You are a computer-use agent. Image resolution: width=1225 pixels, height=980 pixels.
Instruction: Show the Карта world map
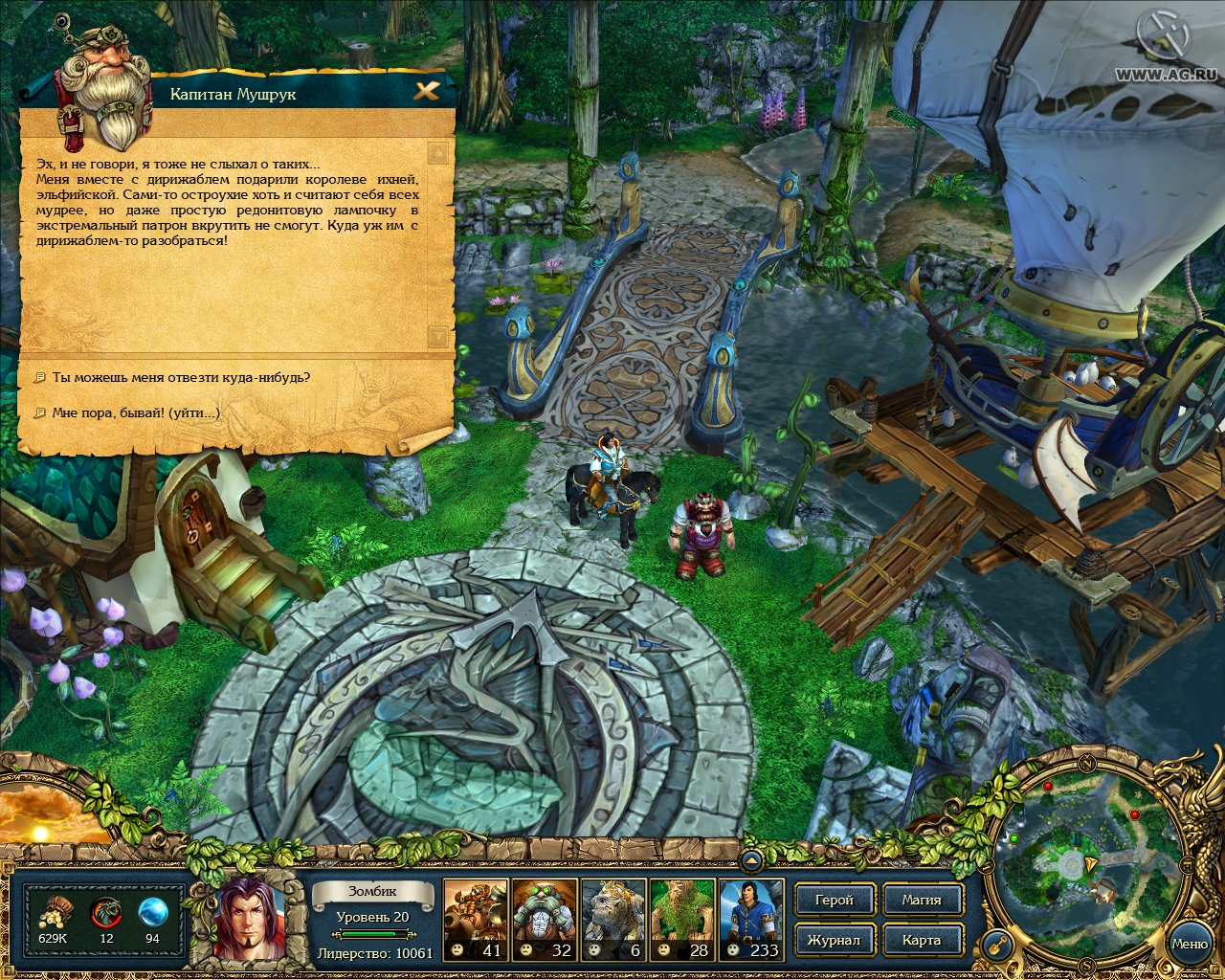click(x=921, y=940)
